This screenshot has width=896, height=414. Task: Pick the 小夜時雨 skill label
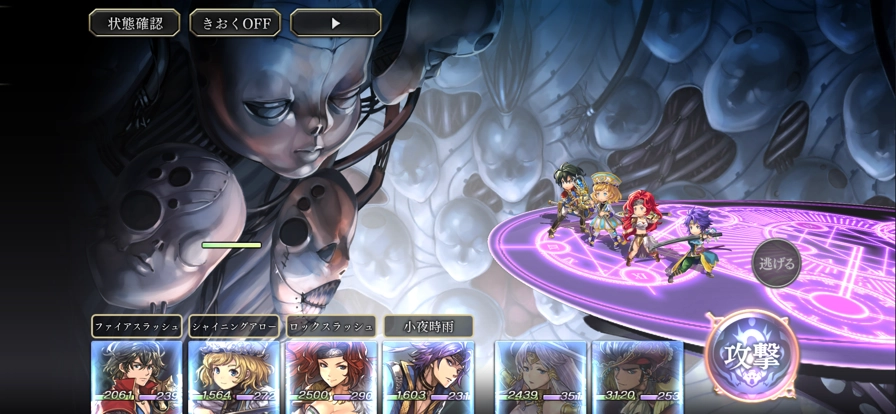click(428, 326)
